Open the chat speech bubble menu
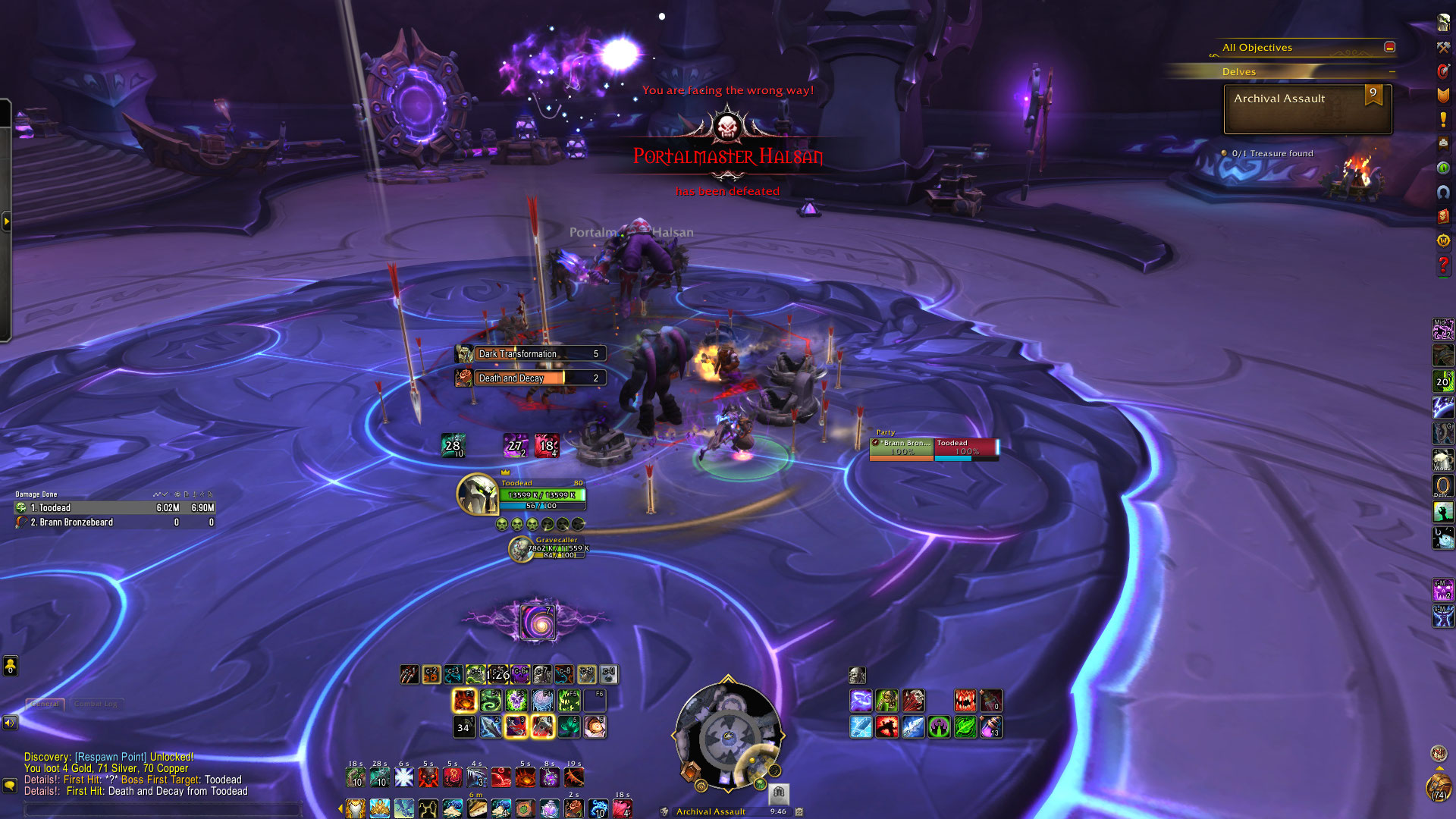 click(x=10, y=786)
